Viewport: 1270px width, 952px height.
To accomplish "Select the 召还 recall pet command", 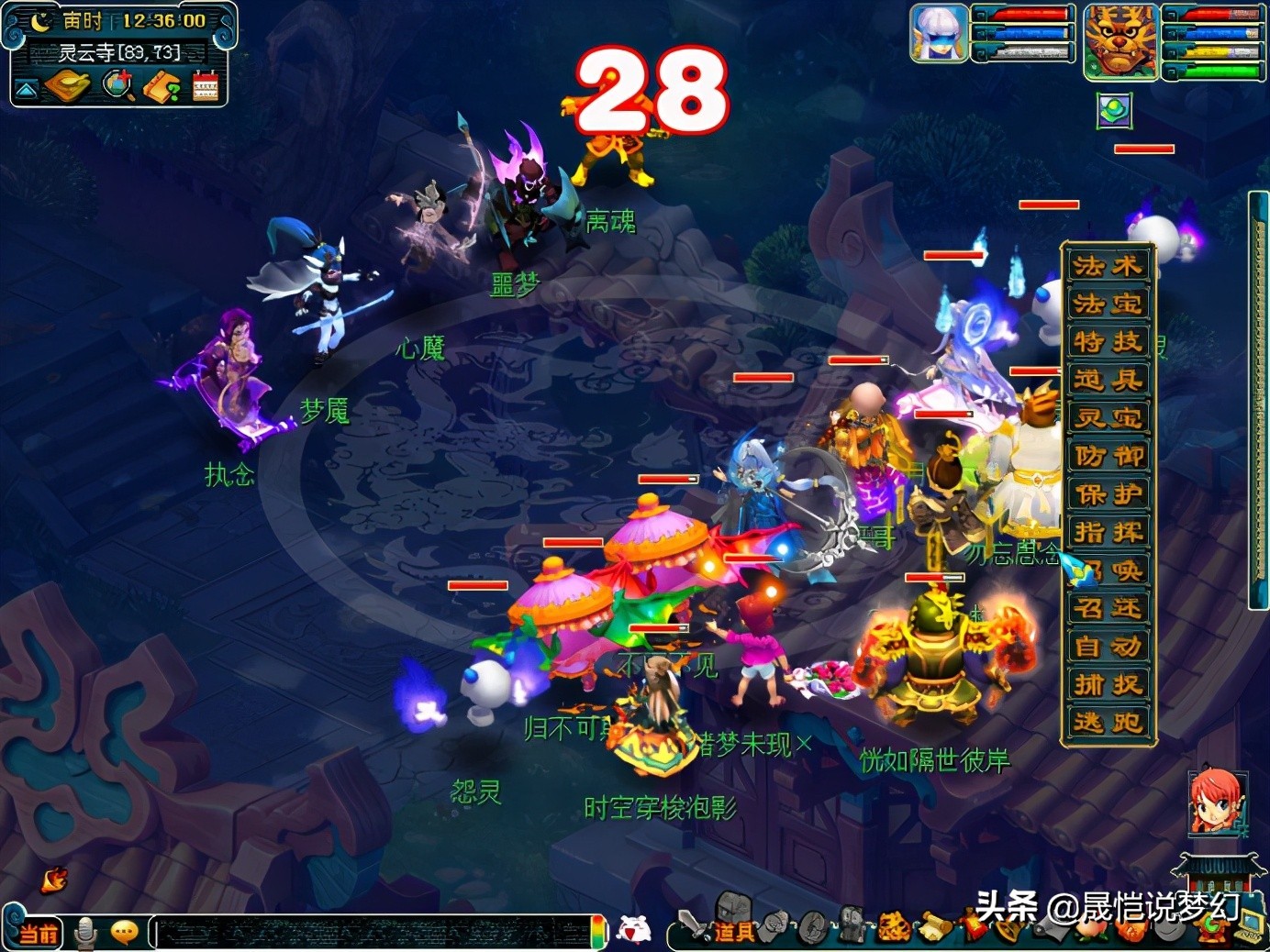I will [x=1108, y=608].
